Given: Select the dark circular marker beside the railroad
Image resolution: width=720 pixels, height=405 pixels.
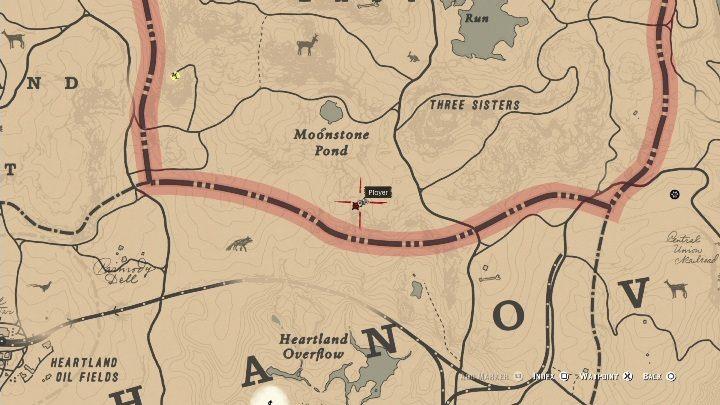Looking at the screenshot, I should 675,194.
